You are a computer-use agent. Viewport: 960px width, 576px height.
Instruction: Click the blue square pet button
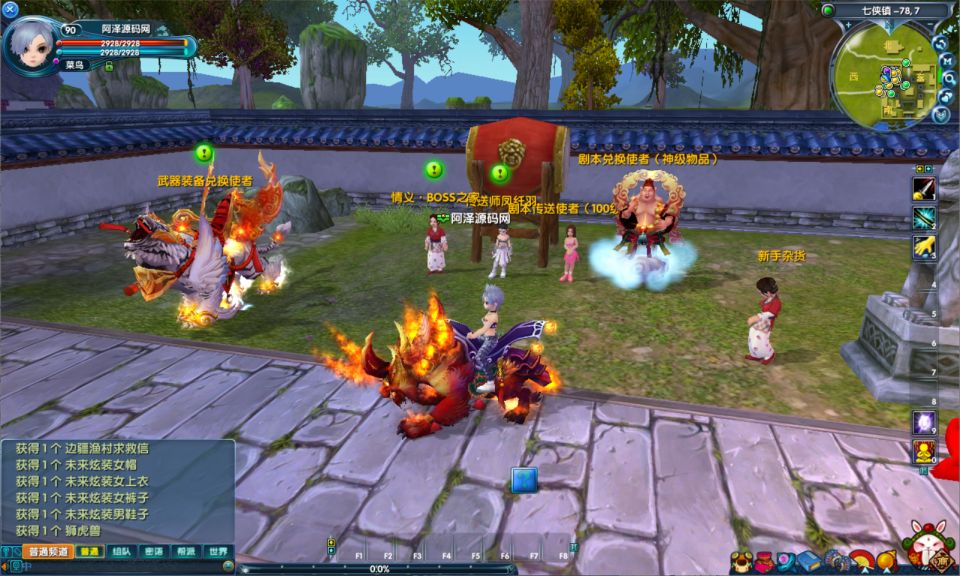pos(524,480)
